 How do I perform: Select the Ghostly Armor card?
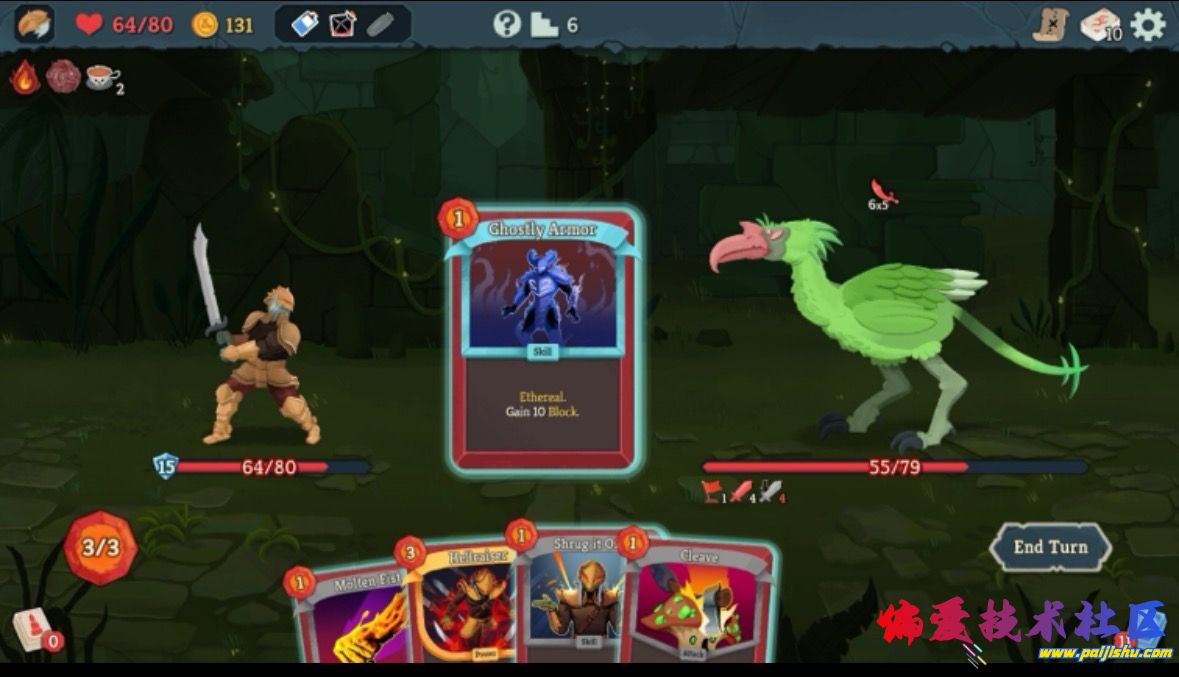point(543,338)
